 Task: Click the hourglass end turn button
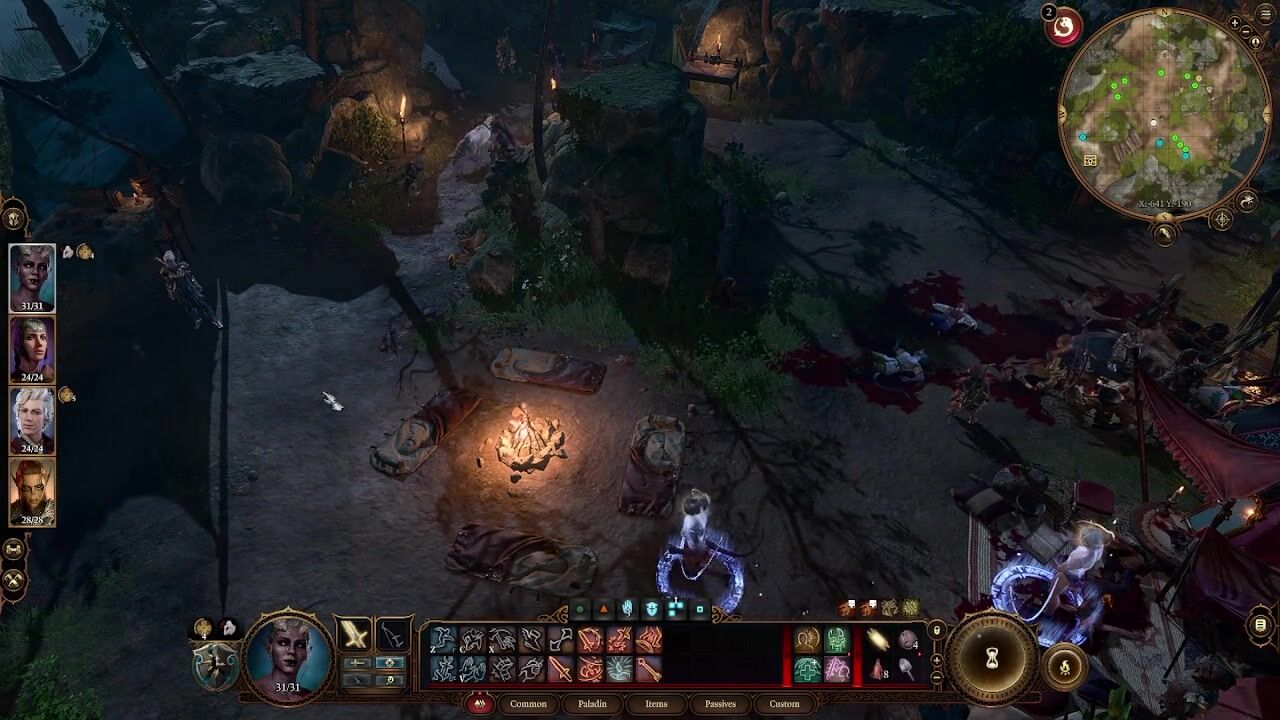click(992, 658)
